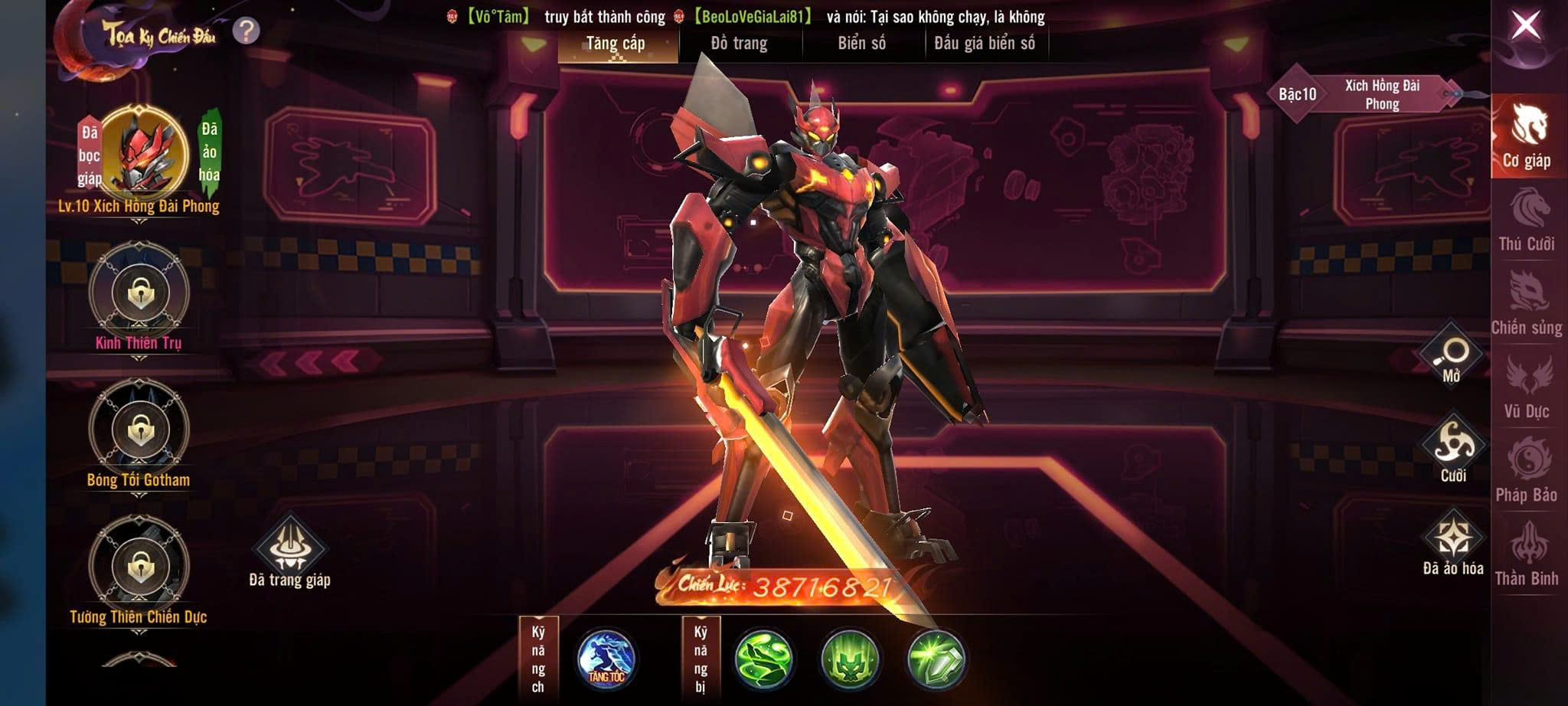Close the mecha screen with the X

coord(1525,27)
